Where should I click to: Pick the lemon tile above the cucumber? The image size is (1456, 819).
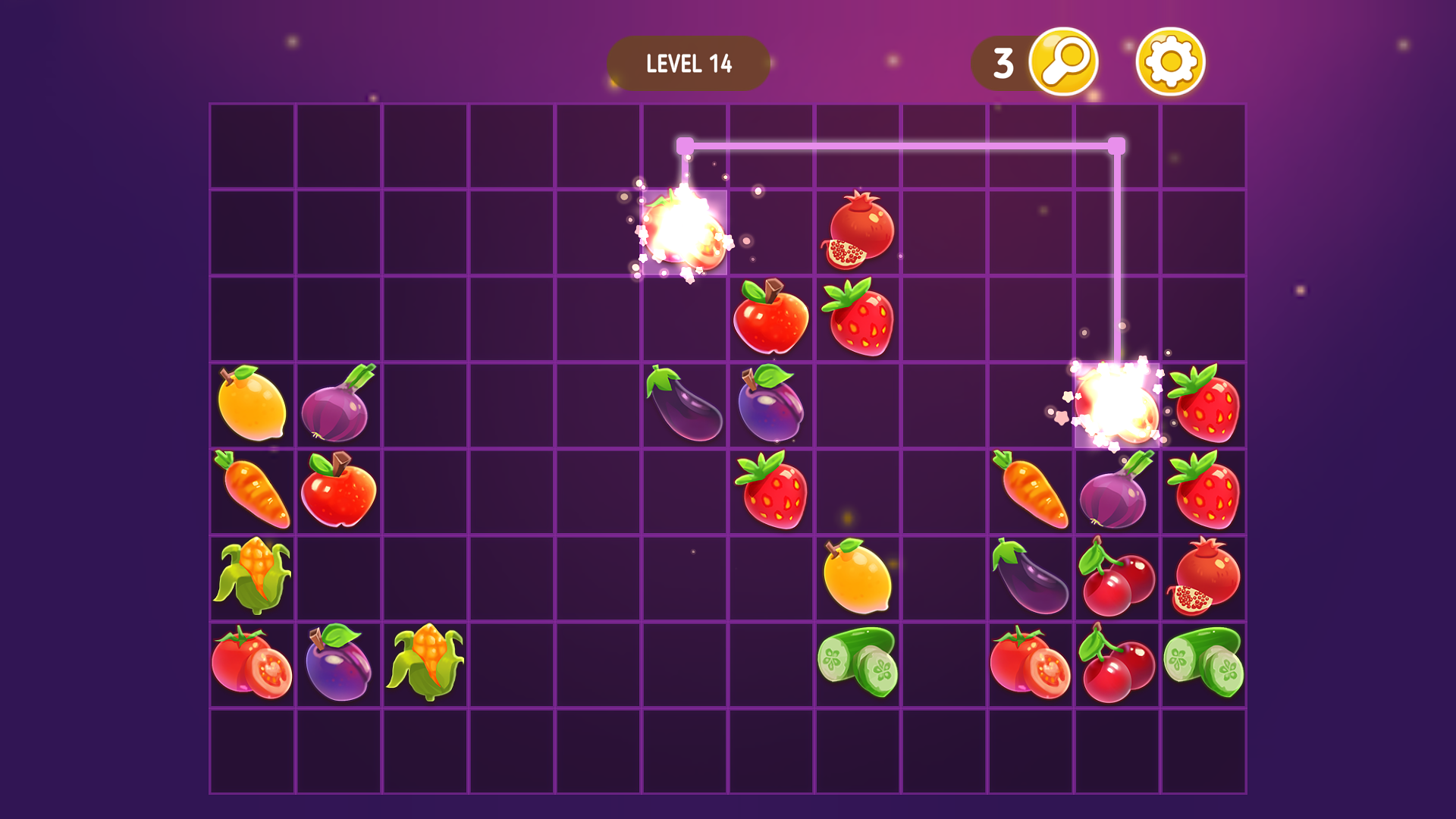tap(858, 578)
